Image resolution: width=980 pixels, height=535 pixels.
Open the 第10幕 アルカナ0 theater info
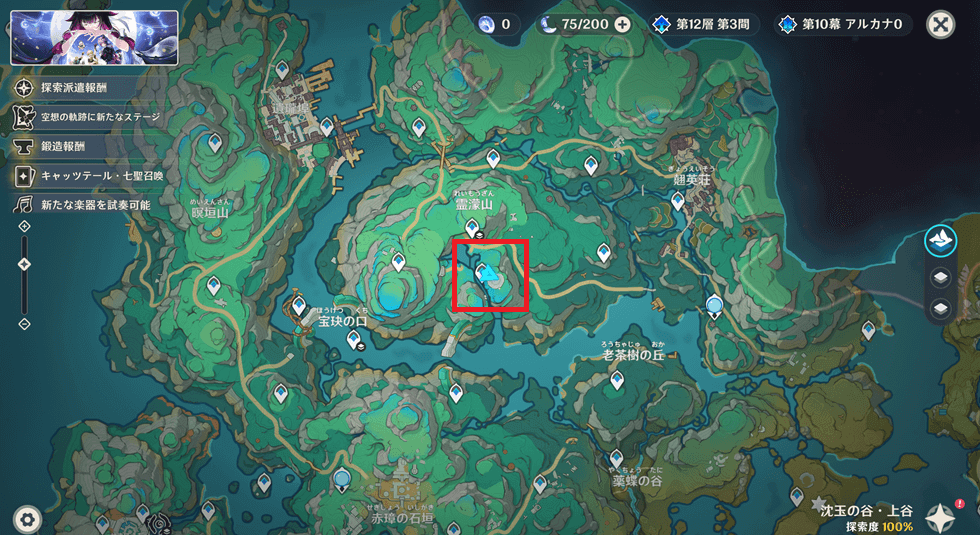(x=844, y=24)
